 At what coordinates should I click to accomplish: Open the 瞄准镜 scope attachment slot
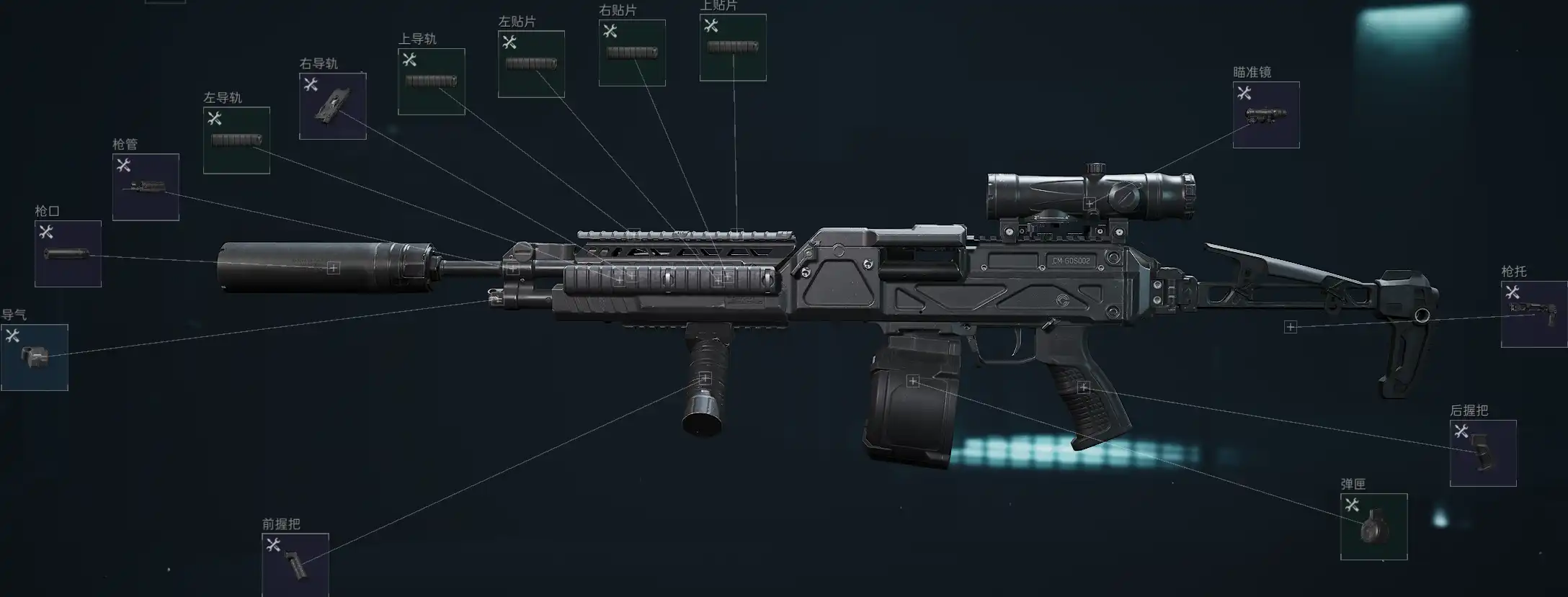click(x=1265, y=115)
